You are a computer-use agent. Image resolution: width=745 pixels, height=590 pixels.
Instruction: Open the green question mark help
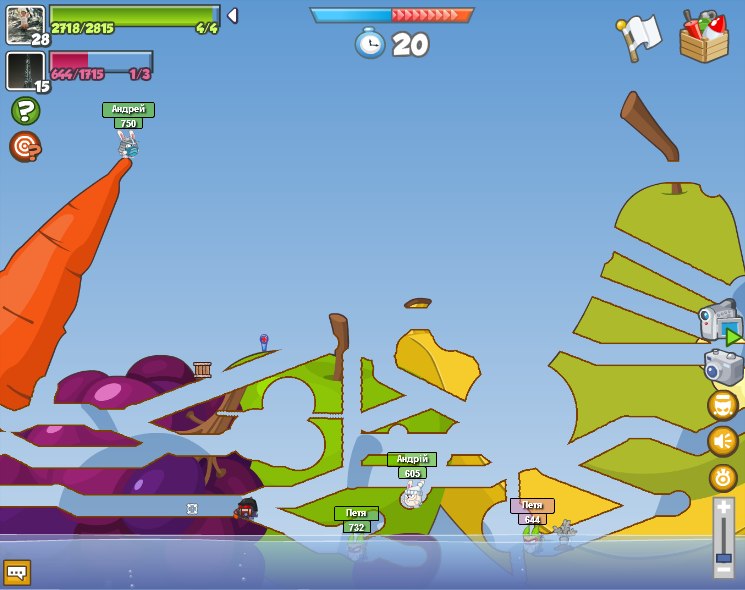(25, 110)
